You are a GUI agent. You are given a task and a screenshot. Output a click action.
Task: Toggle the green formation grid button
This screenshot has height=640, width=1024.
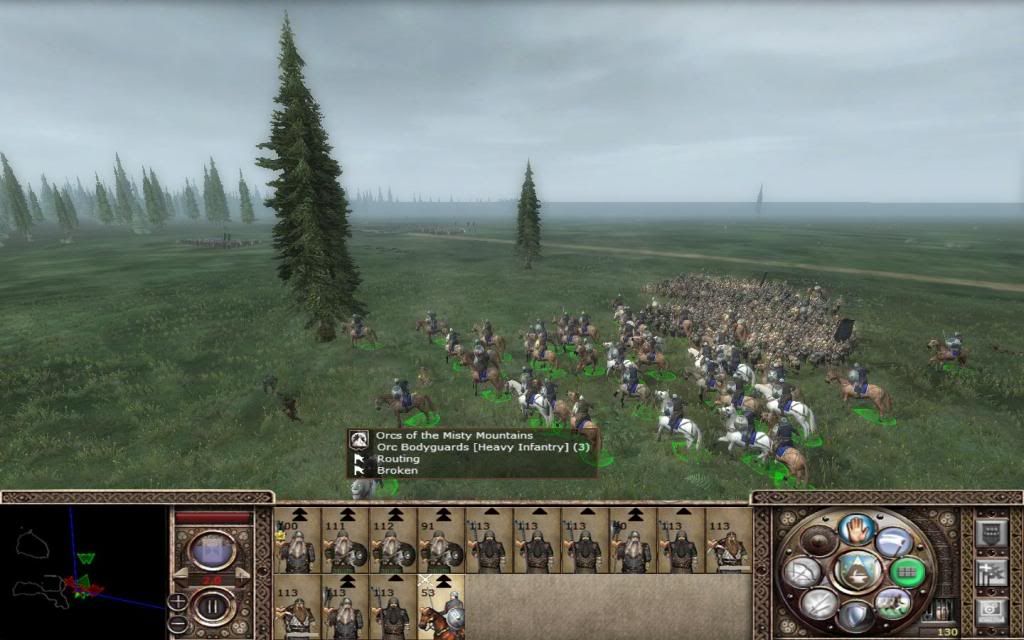click(907, 571)
